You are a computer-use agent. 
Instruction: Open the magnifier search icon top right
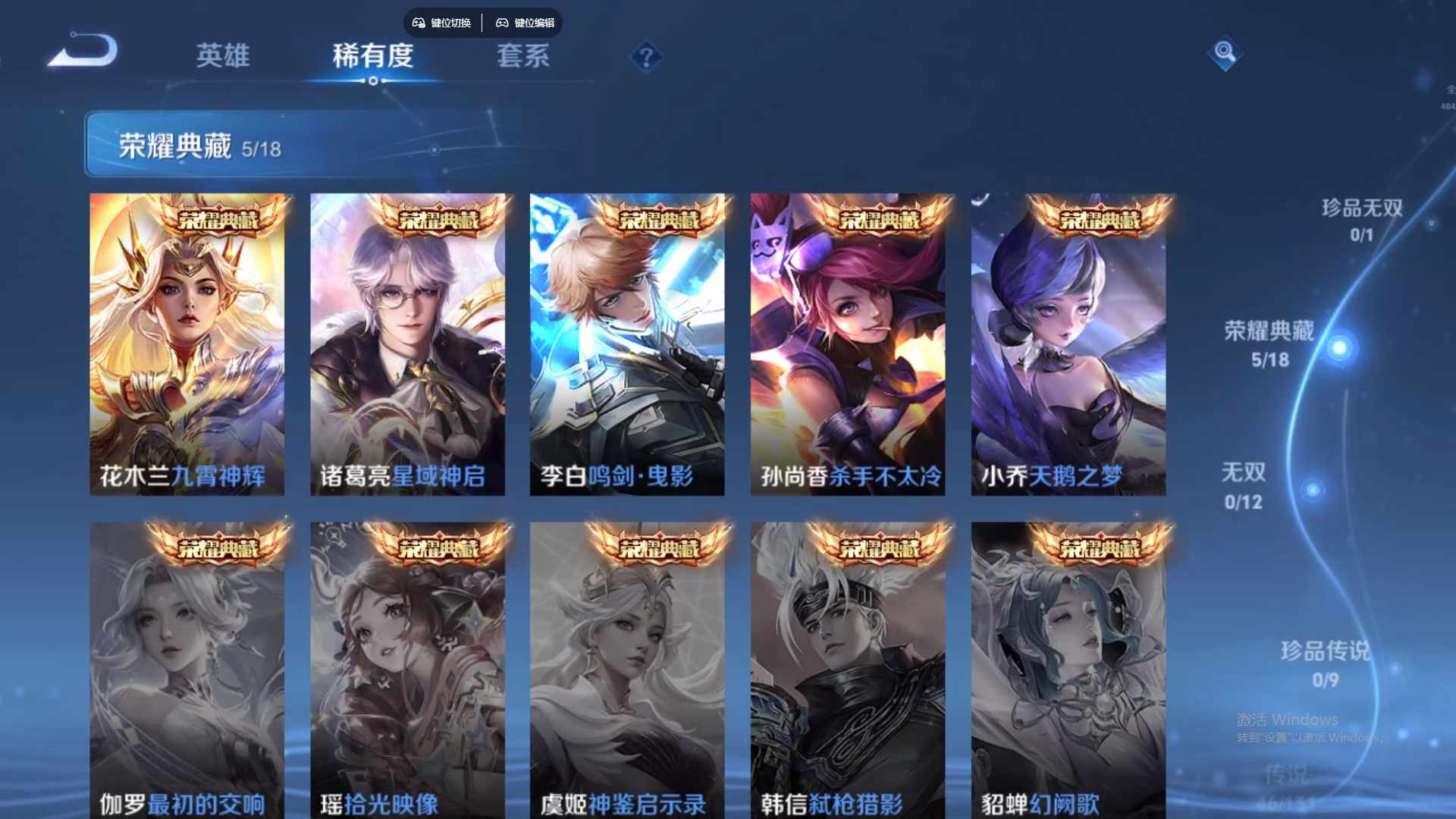coord(1225,54)
